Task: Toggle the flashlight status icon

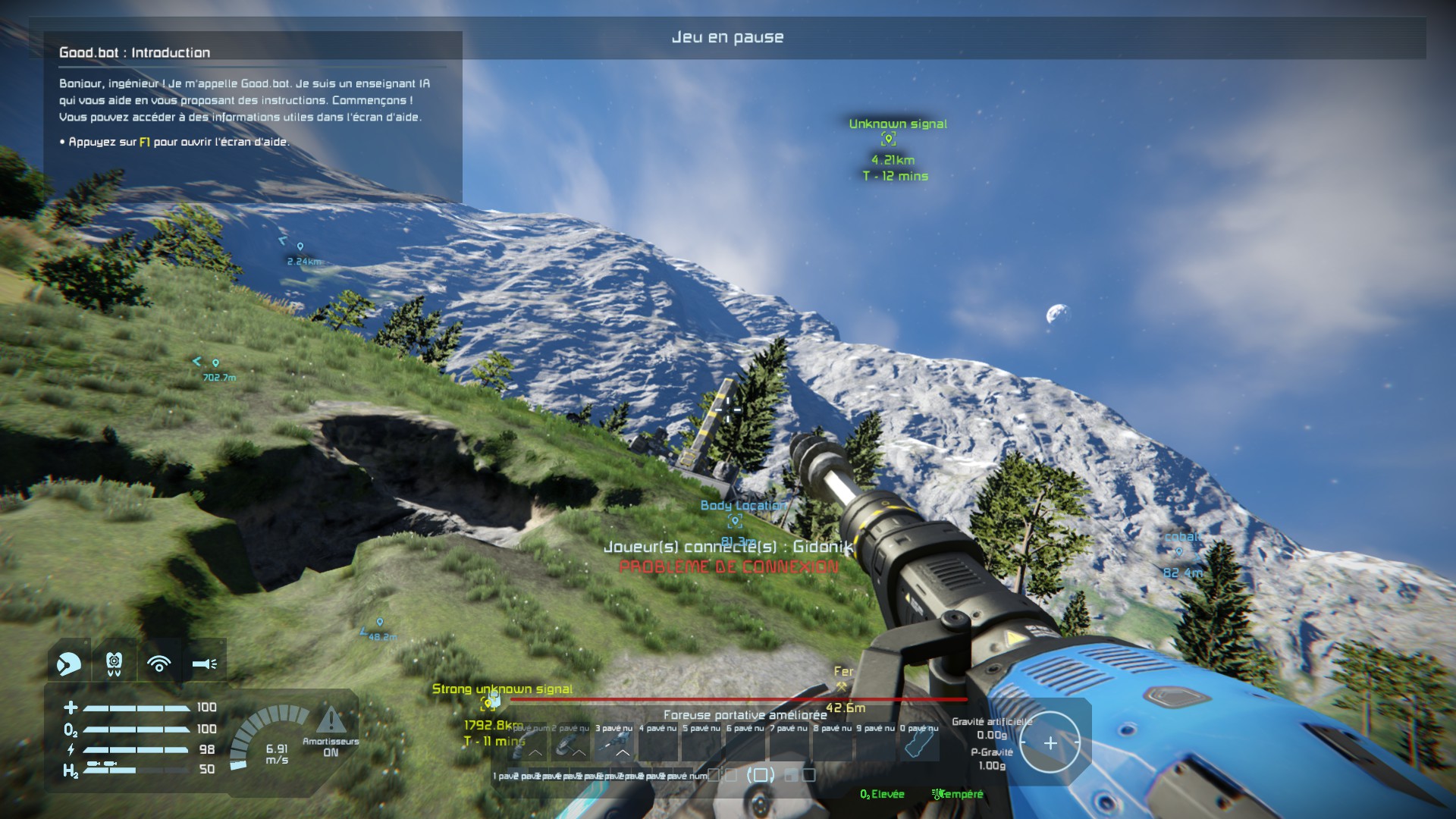Action: point(204,664)
